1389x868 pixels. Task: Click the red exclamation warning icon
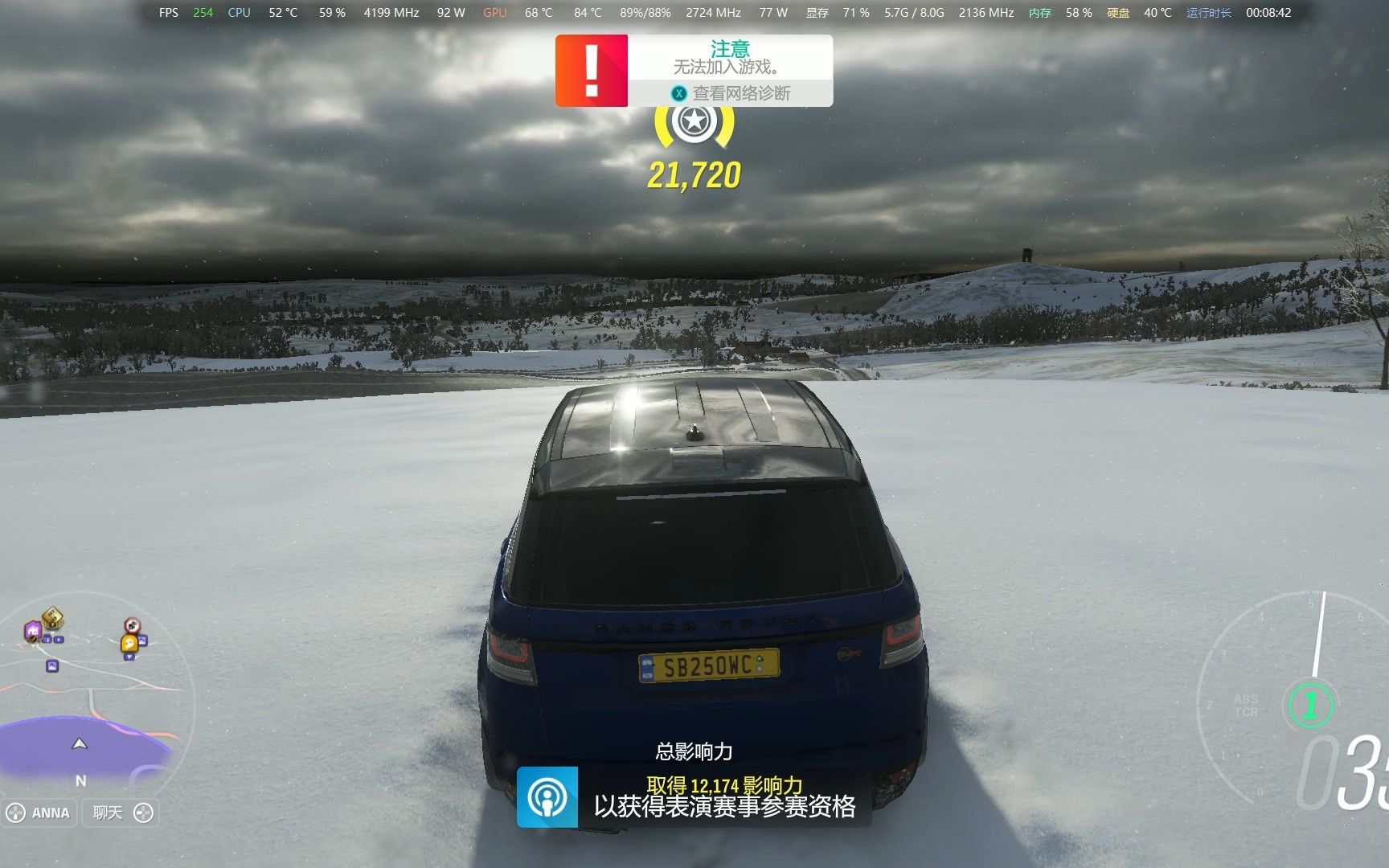[x=592, y=71]
